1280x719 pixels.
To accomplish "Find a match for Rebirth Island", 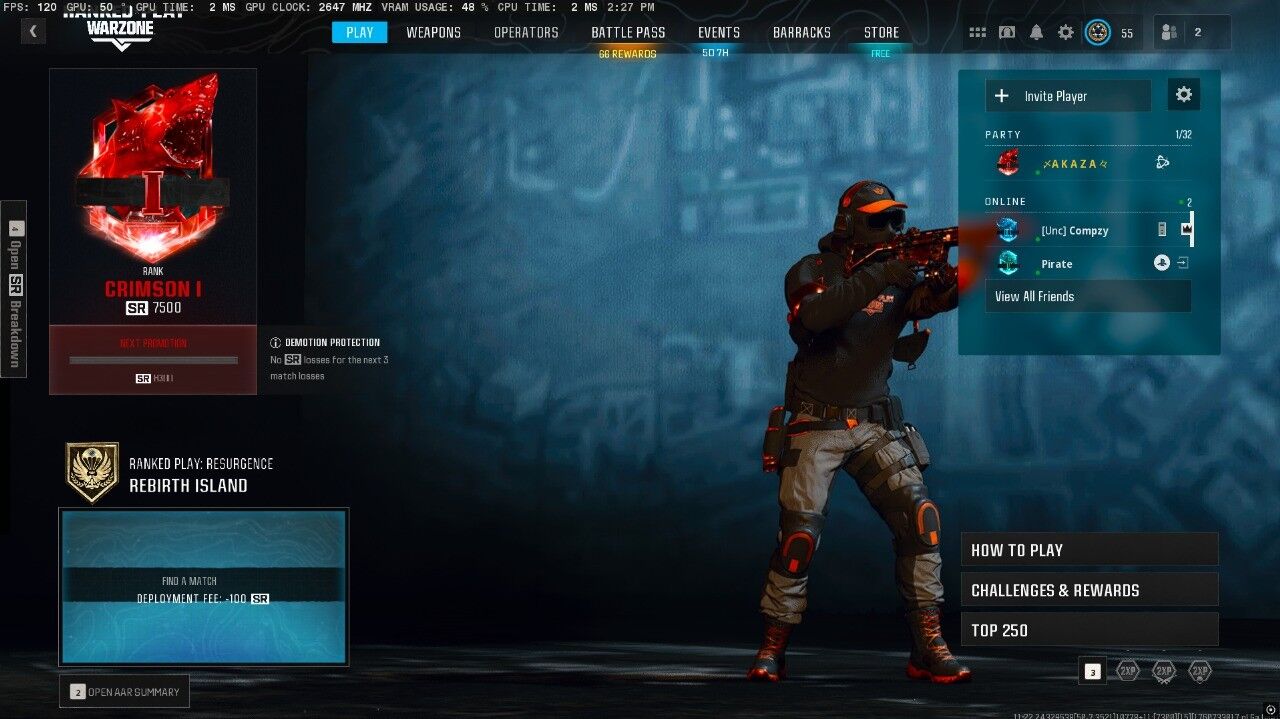I will pos(203,587).
